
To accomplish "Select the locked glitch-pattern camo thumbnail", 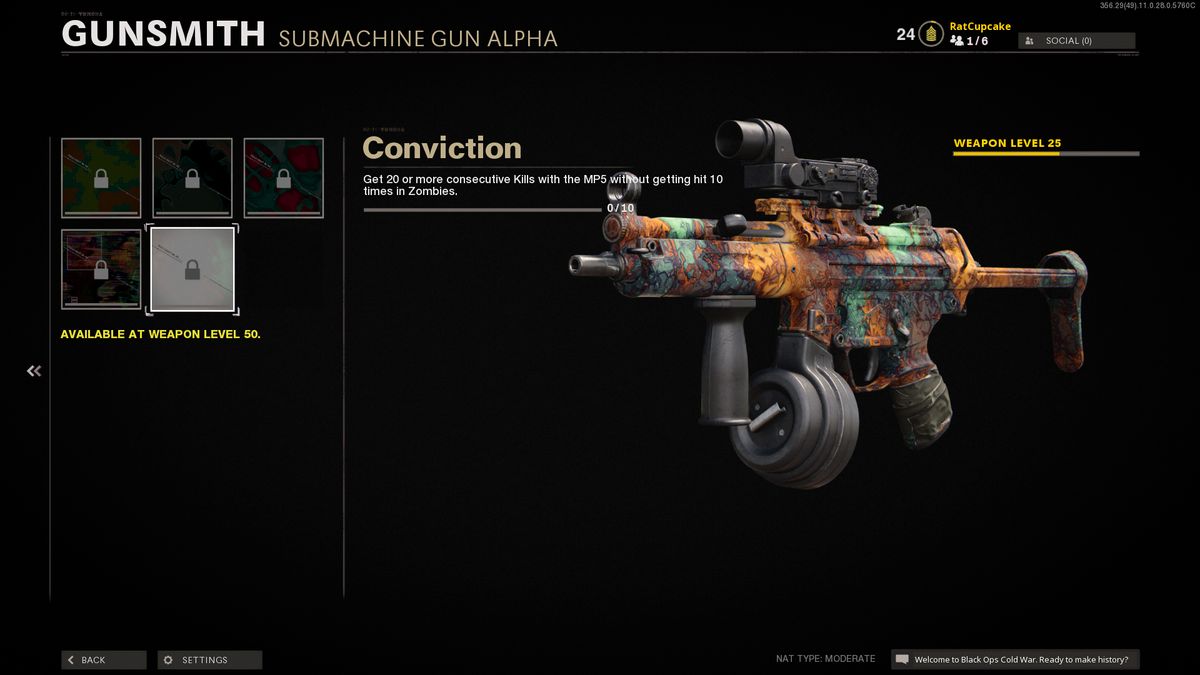I will click(101, 269).
